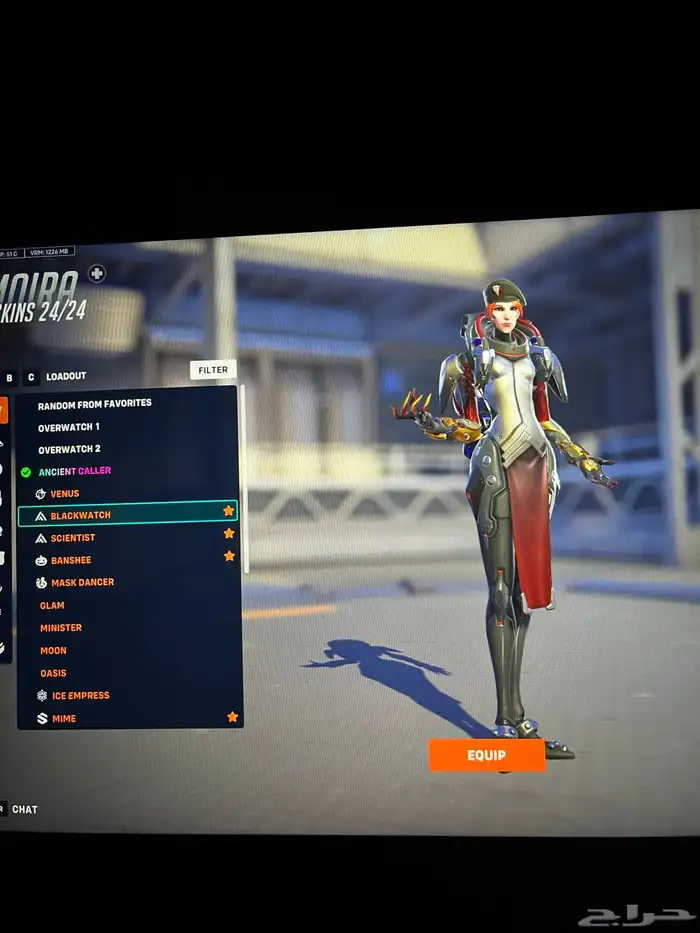The image size is (700, 933).
Task: Pick the Oasis skin
Action: point(53,673)
